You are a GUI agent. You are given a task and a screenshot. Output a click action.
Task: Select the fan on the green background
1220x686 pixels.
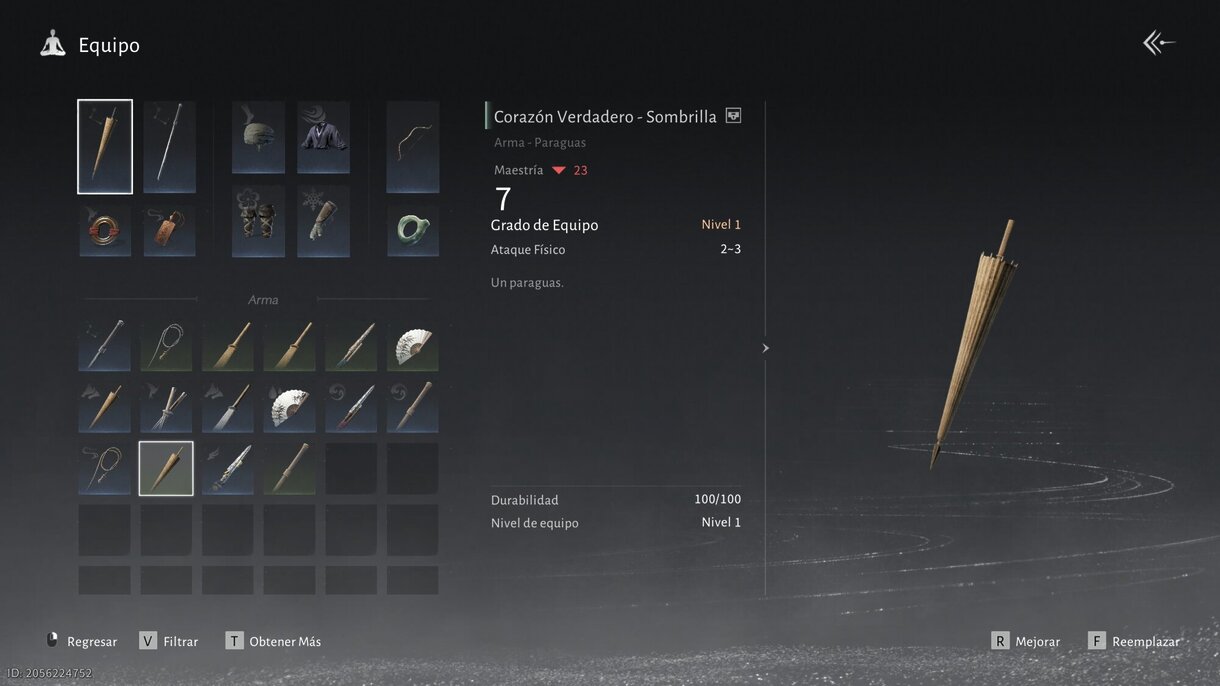pos(412,346)
